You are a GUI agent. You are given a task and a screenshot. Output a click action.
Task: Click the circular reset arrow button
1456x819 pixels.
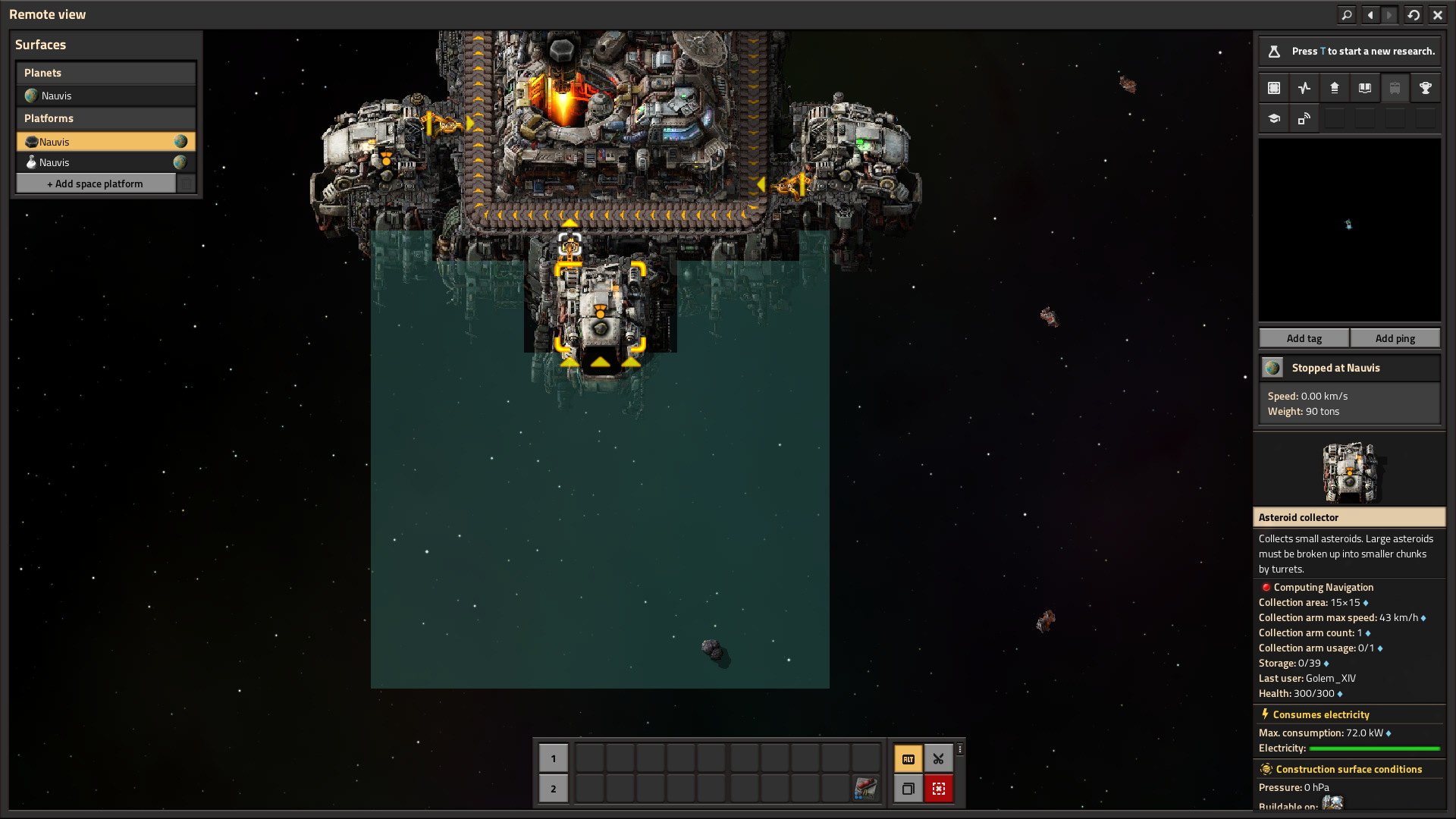point(1414,14)
